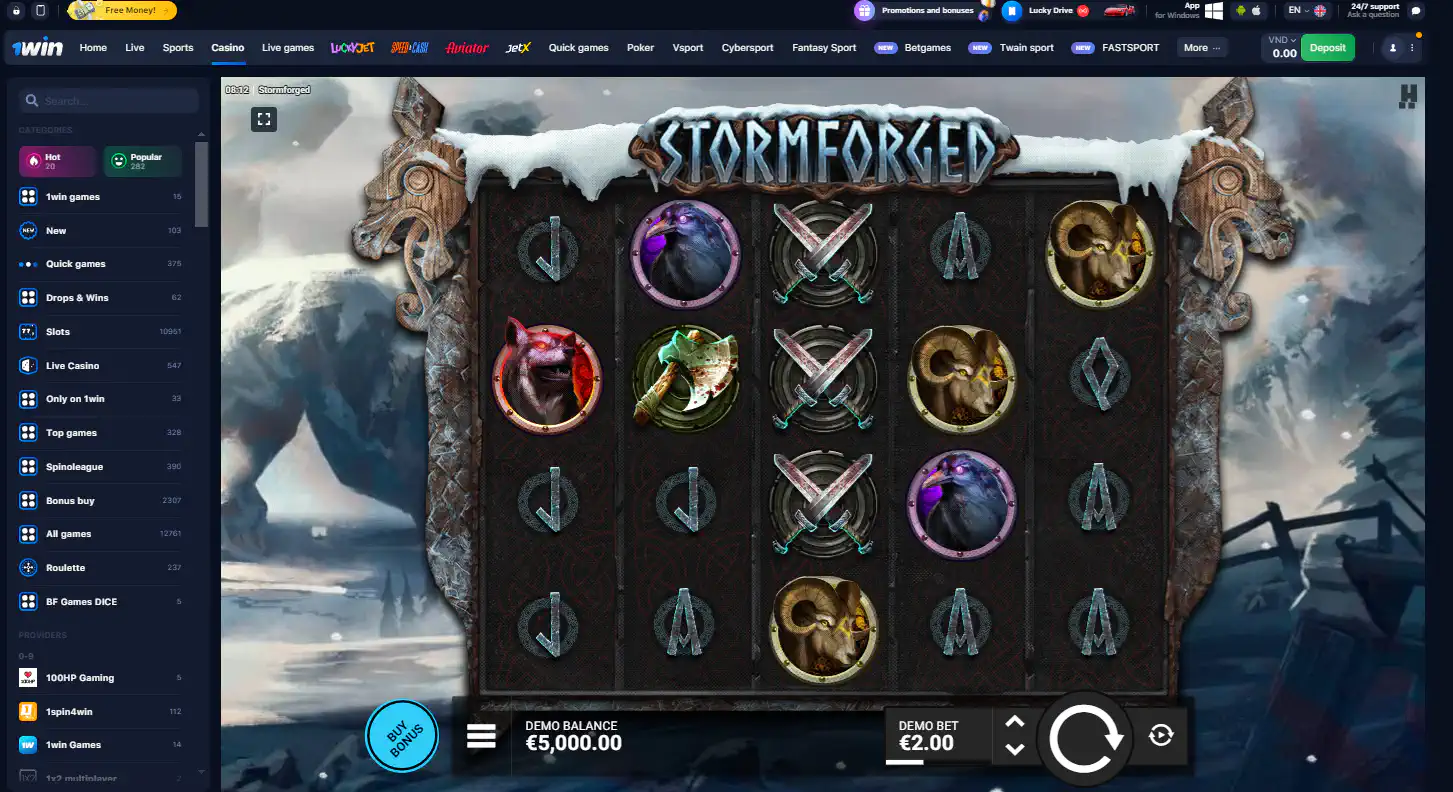Toggle the Popular games filter
The height and width of the screenshot is (792, 1453).
pyautogui.click(x=142, y=161)
